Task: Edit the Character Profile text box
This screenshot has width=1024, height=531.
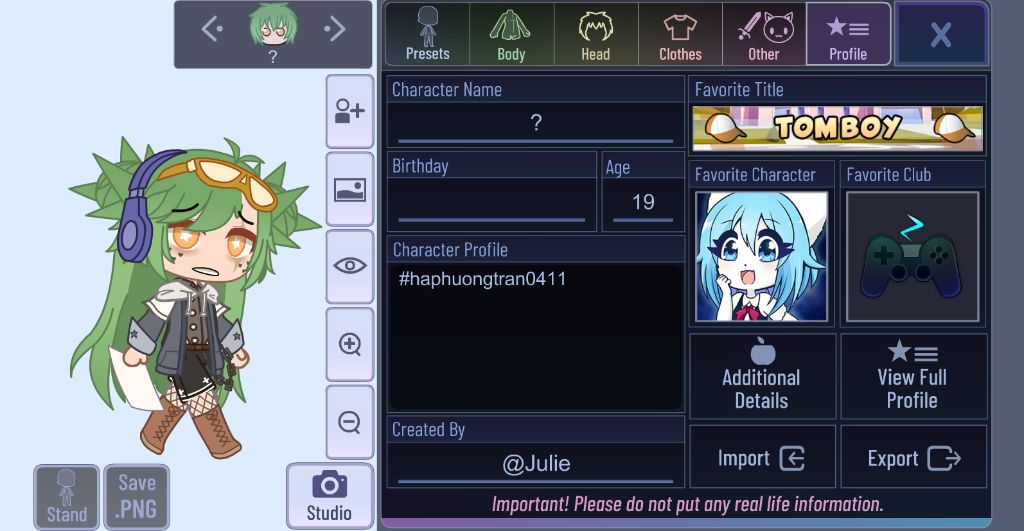Action: (x=535, y=335)
